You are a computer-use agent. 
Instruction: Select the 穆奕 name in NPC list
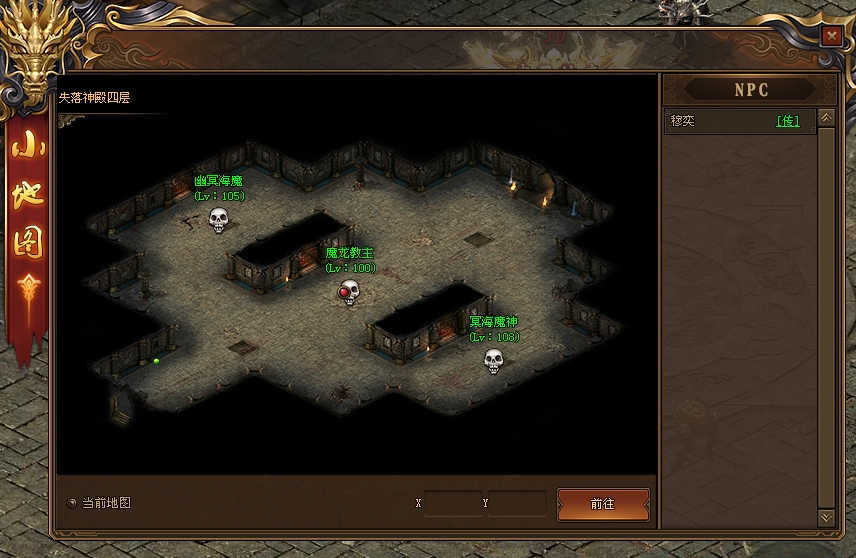click(683, 121)
